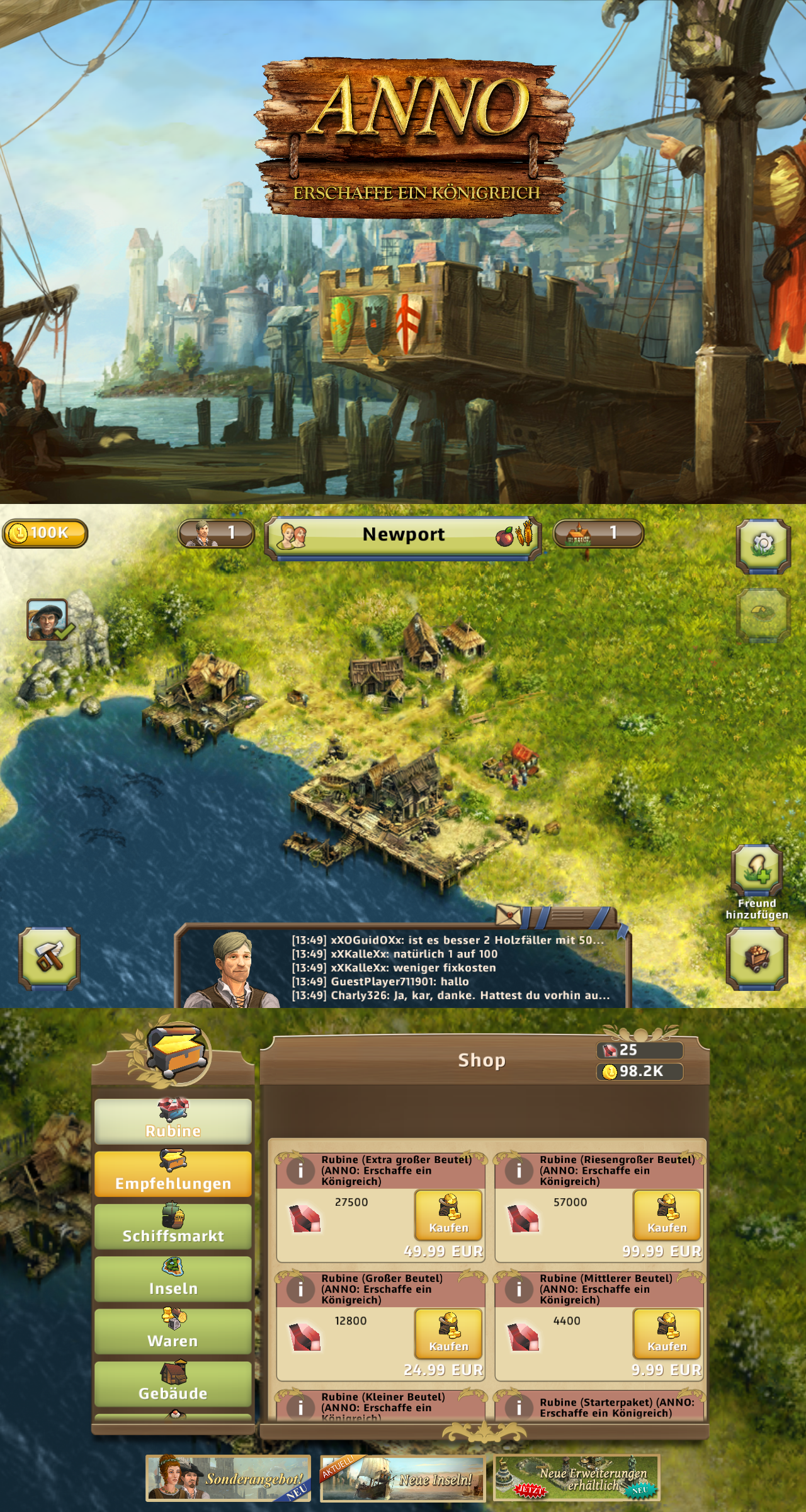Buy the 27500 rubies pack for 49.99 EUR

point(448,1215)
